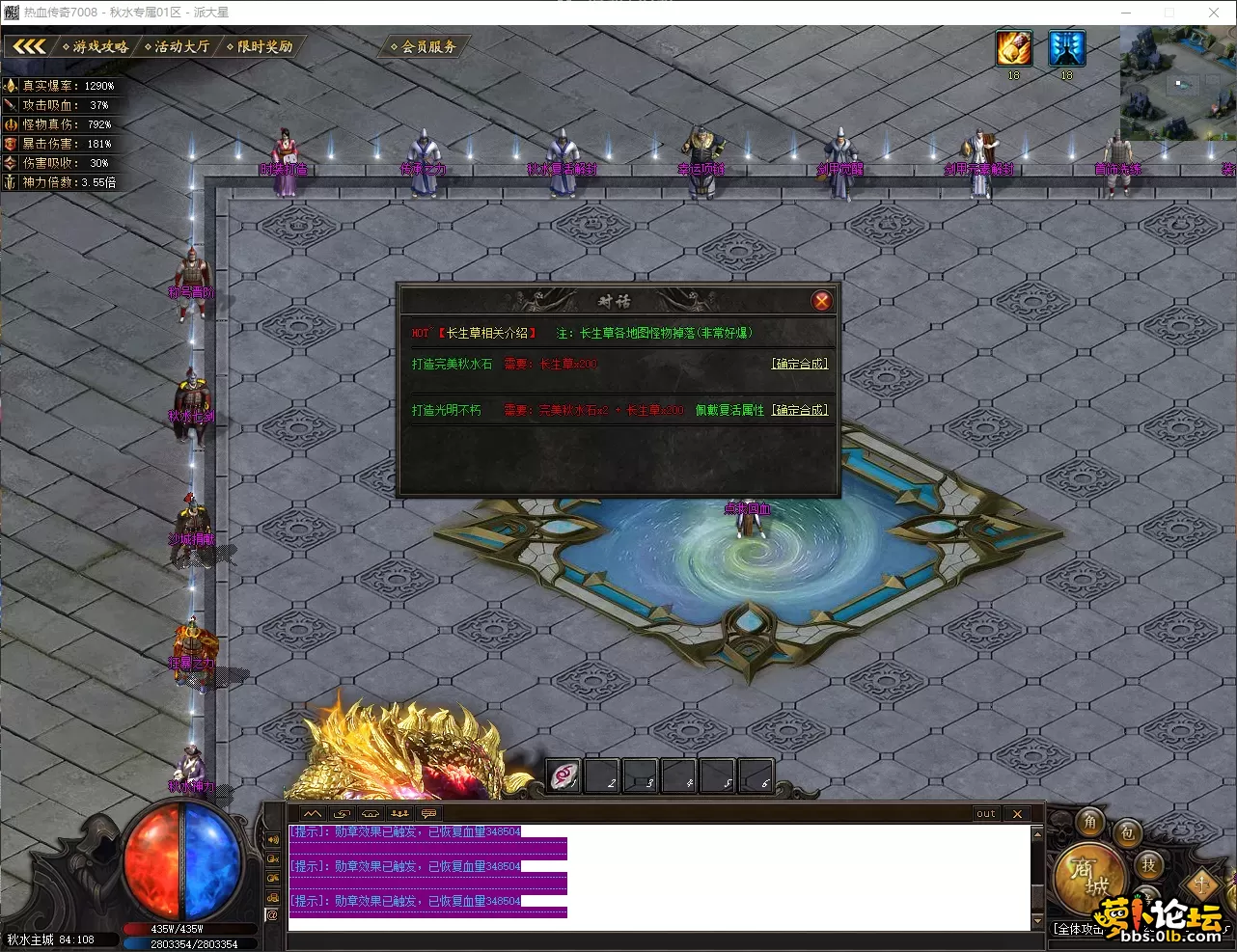Open the skills panel via the 技 button

[x=1148, y=865]
